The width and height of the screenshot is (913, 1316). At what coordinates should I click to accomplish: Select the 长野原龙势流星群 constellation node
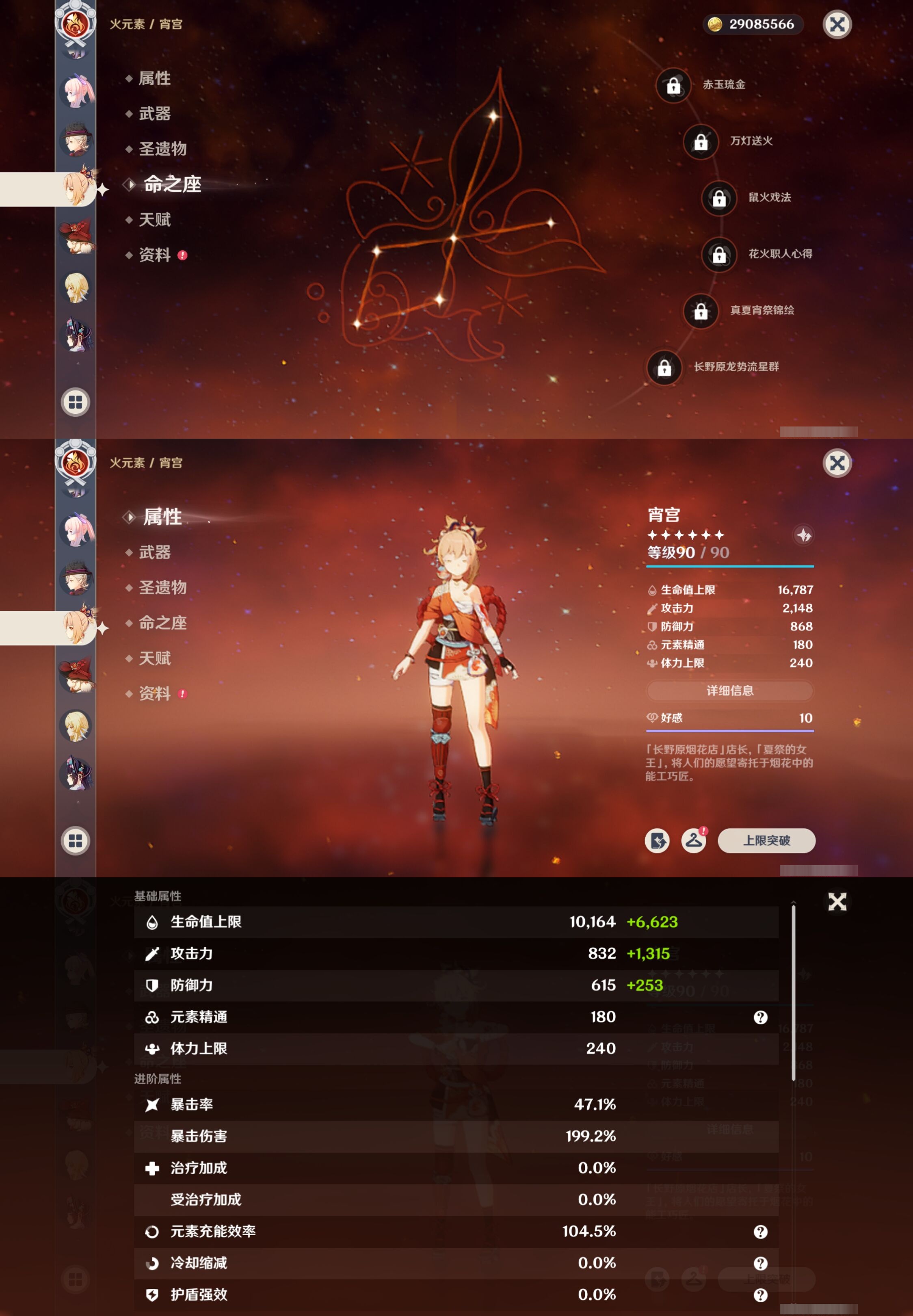click(x=664, y=367)
